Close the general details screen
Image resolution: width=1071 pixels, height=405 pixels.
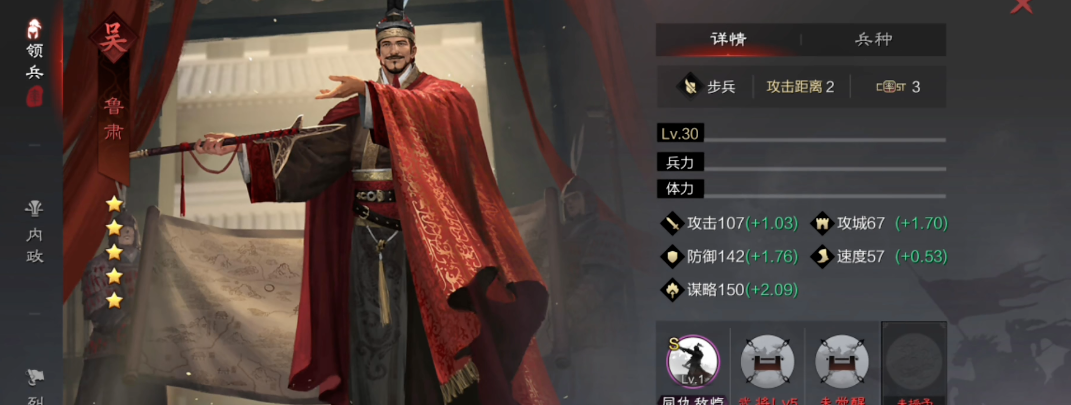(x=1021, y=6)
